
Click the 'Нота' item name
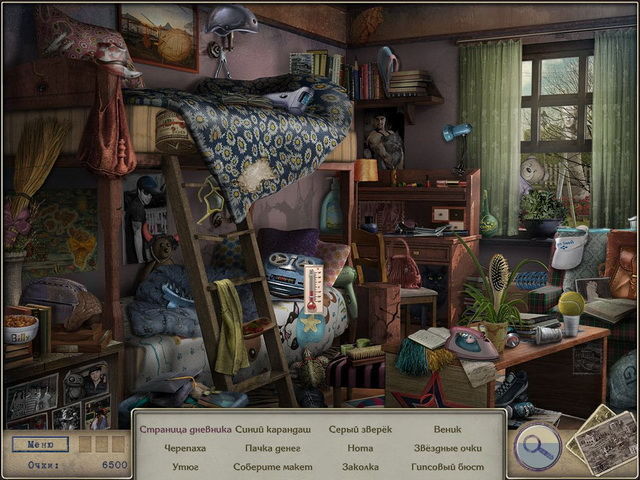(360, 448)
